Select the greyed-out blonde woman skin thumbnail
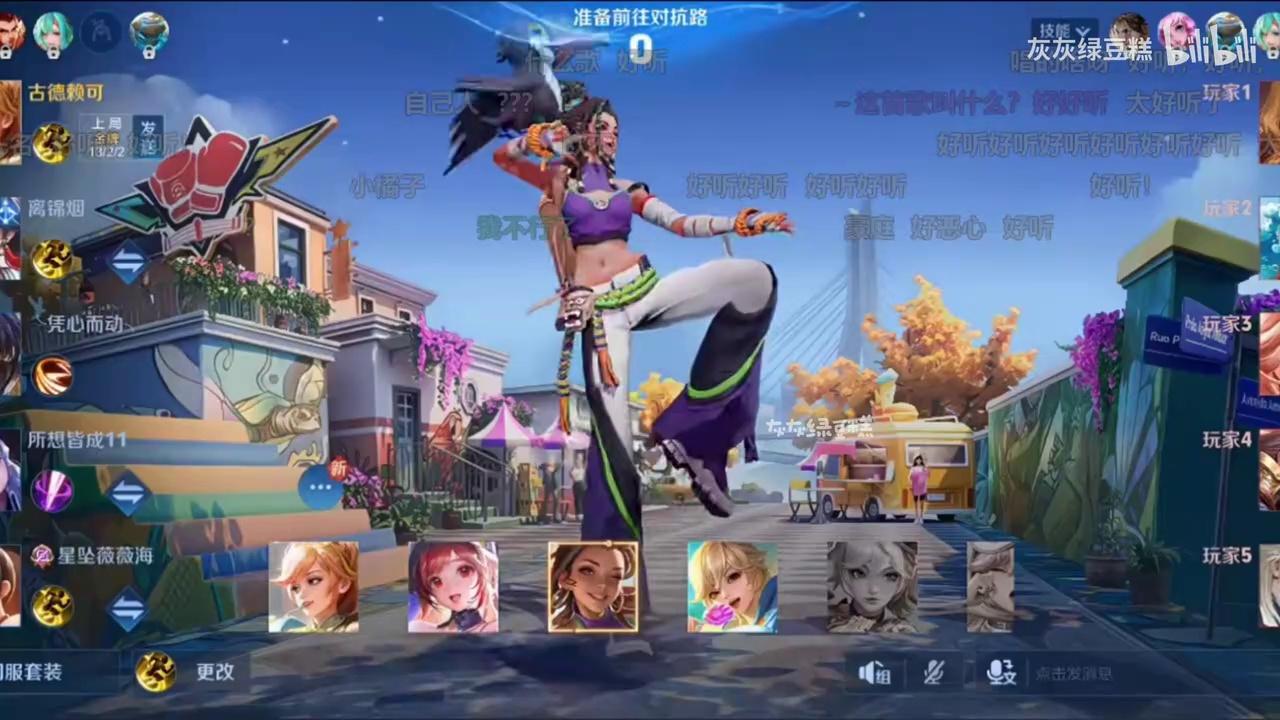Image resolution: width=1280 pixels, height=720 pixels. pos(872,587)
